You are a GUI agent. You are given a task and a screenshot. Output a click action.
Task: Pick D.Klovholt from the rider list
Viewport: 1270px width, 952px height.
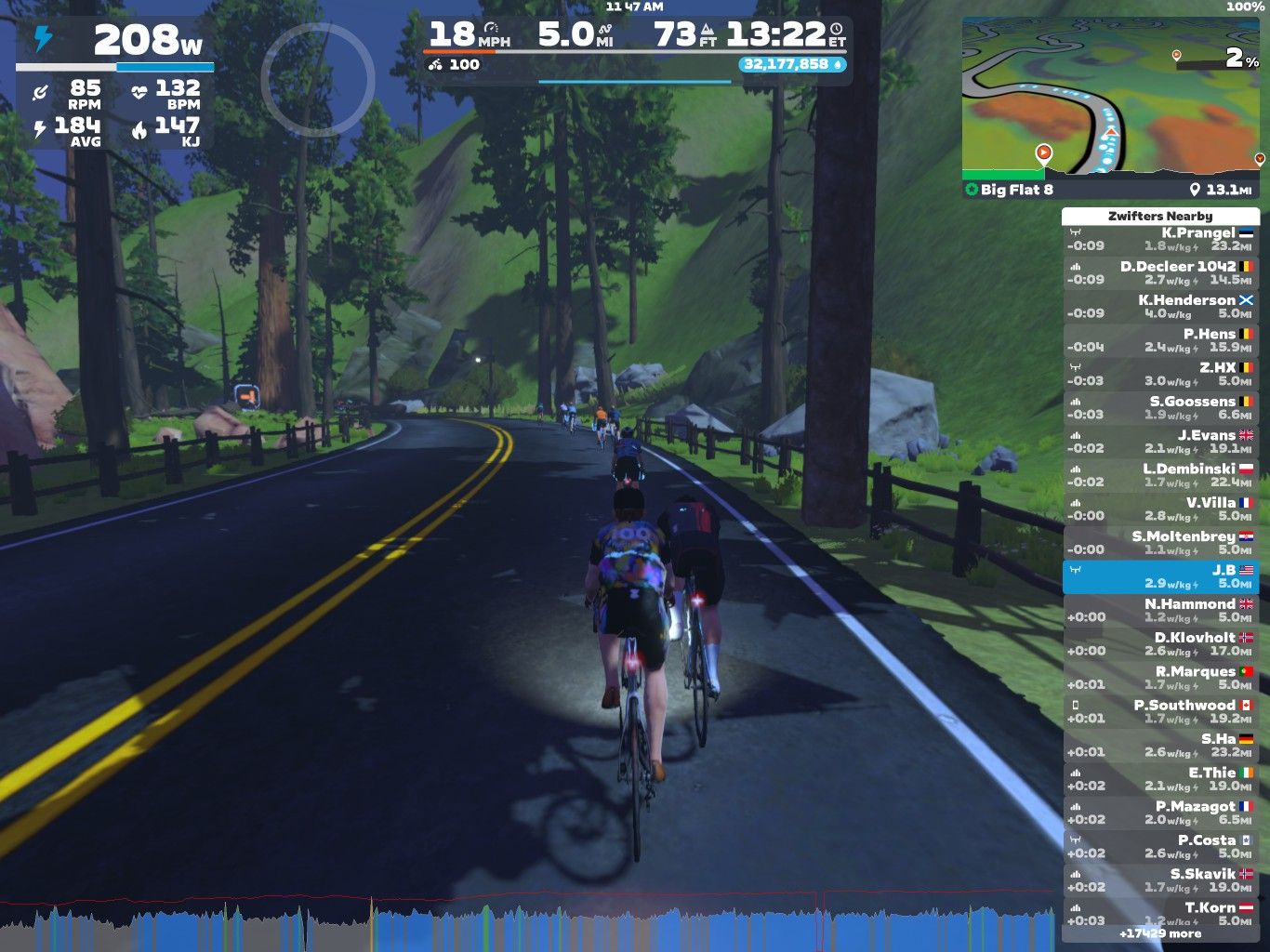pos(1160,644)
